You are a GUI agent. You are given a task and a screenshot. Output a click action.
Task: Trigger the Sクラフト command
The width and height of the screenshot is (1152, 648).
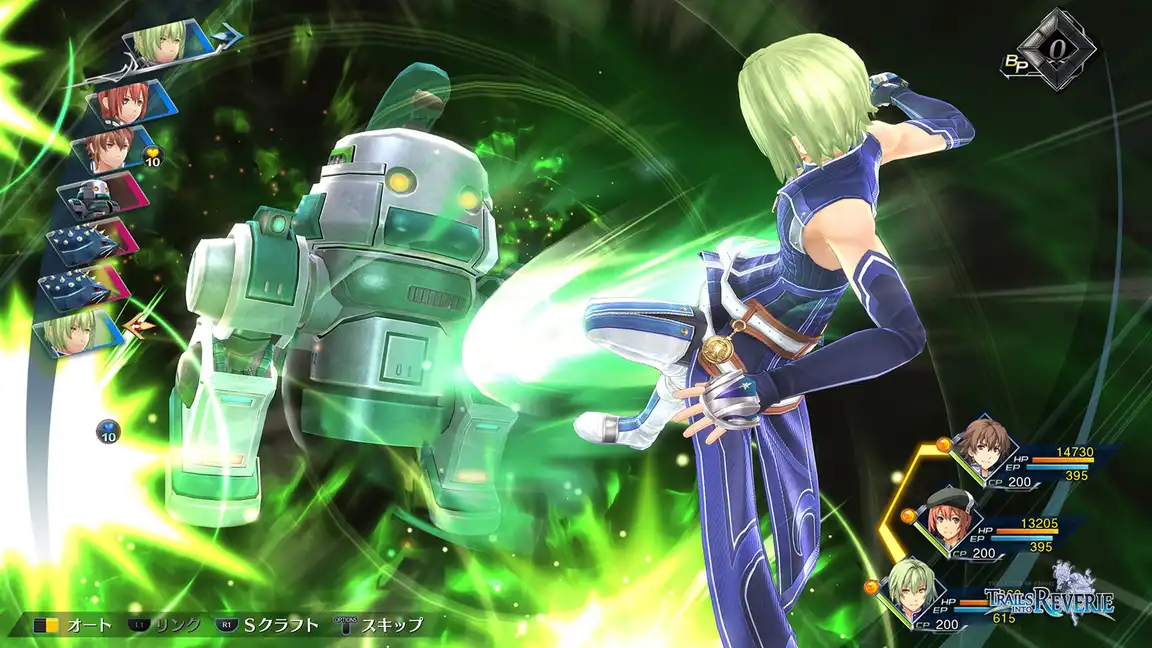[268, 626]
